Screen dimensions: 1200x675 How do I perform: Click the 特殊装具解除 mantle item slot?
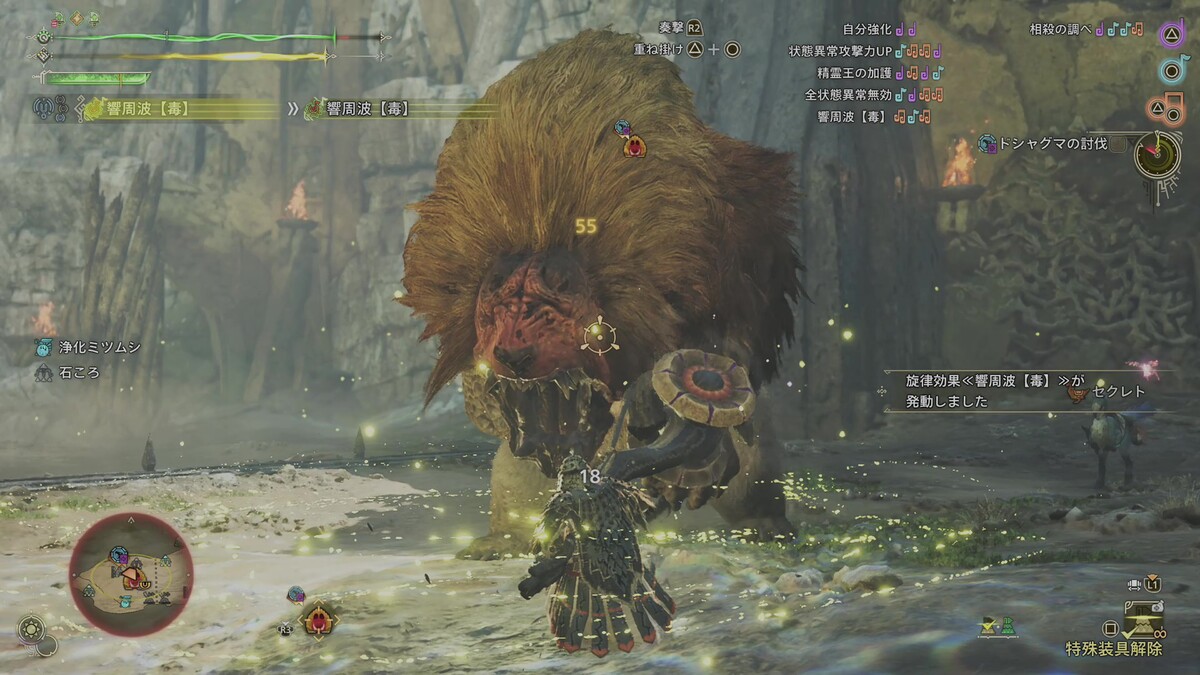(x=1139, y=626)
